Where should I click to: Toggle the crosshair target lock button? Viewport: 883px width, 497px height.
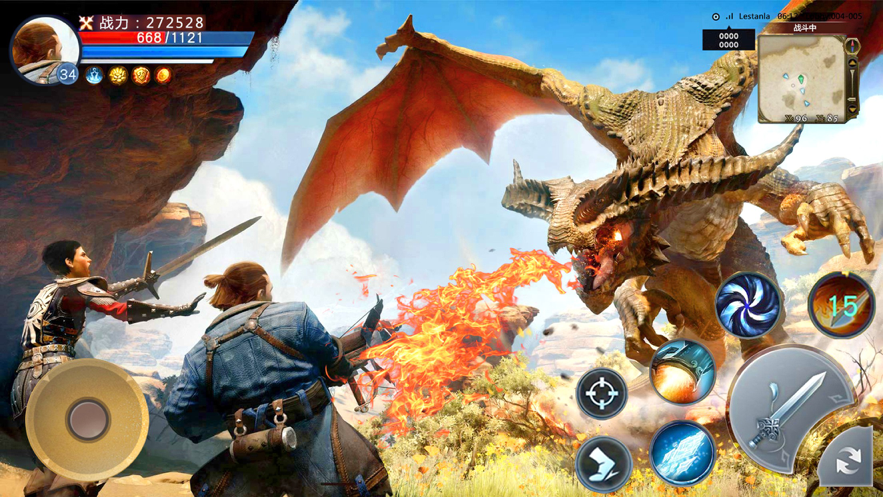[603, 393]
